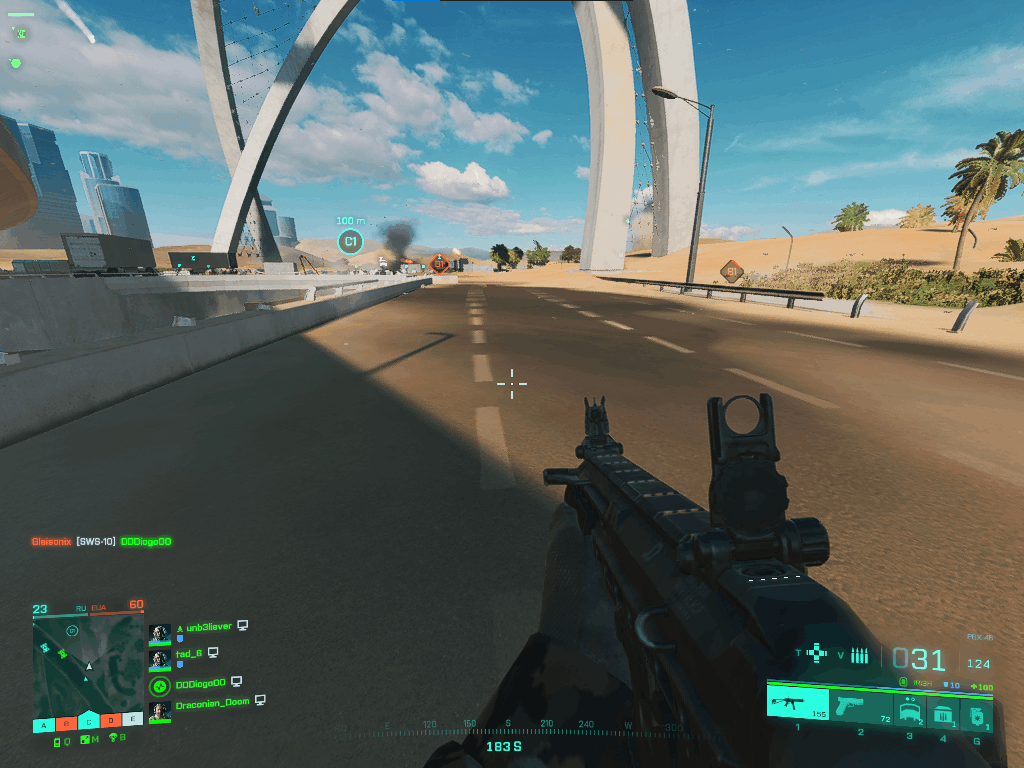Select flag B on the objective bar
1024x768 pixels.
pyautogui.click(x=66, y=722)
